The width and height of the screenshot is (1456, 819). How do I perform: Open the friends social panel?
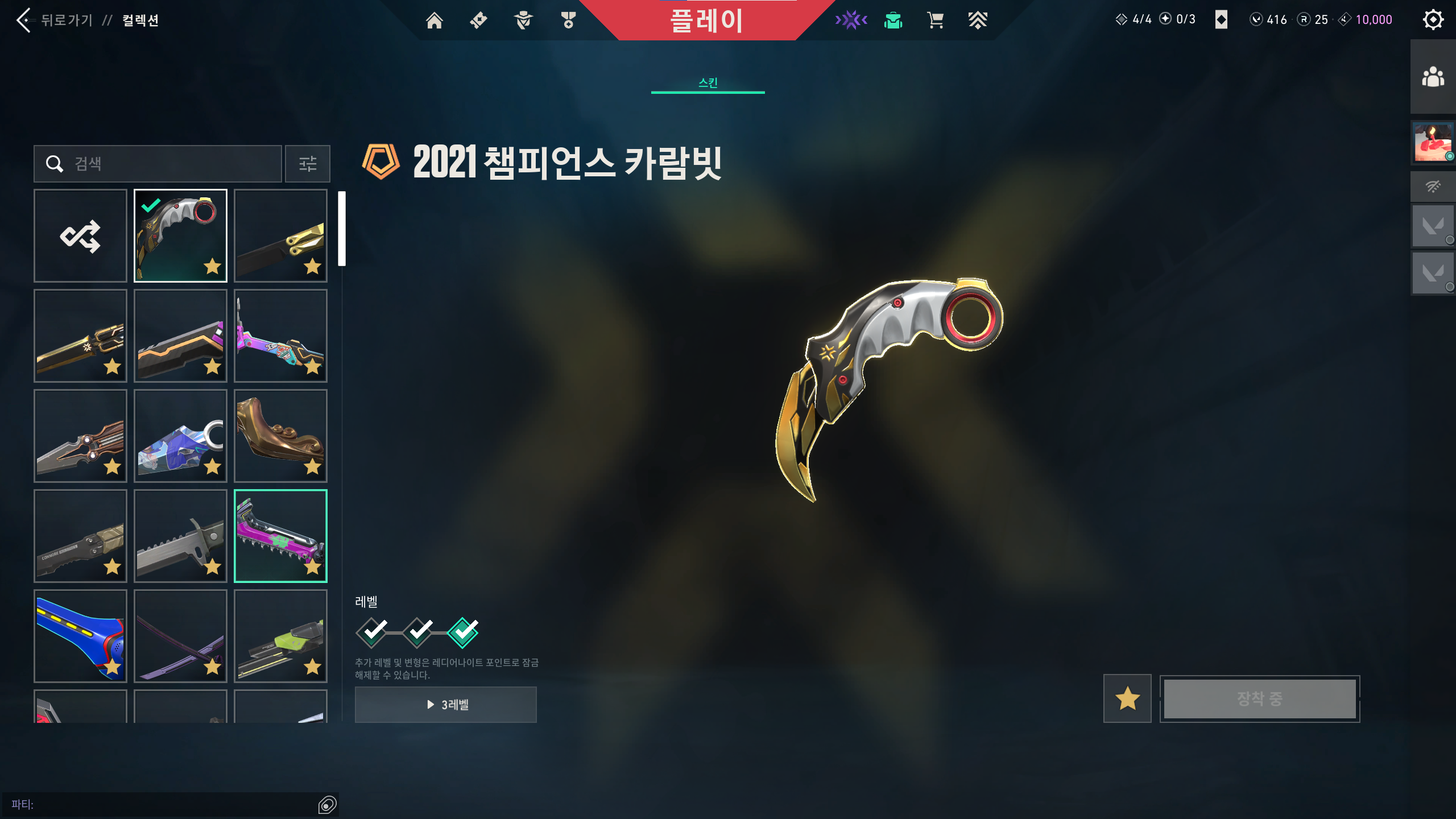point(1433,77)
